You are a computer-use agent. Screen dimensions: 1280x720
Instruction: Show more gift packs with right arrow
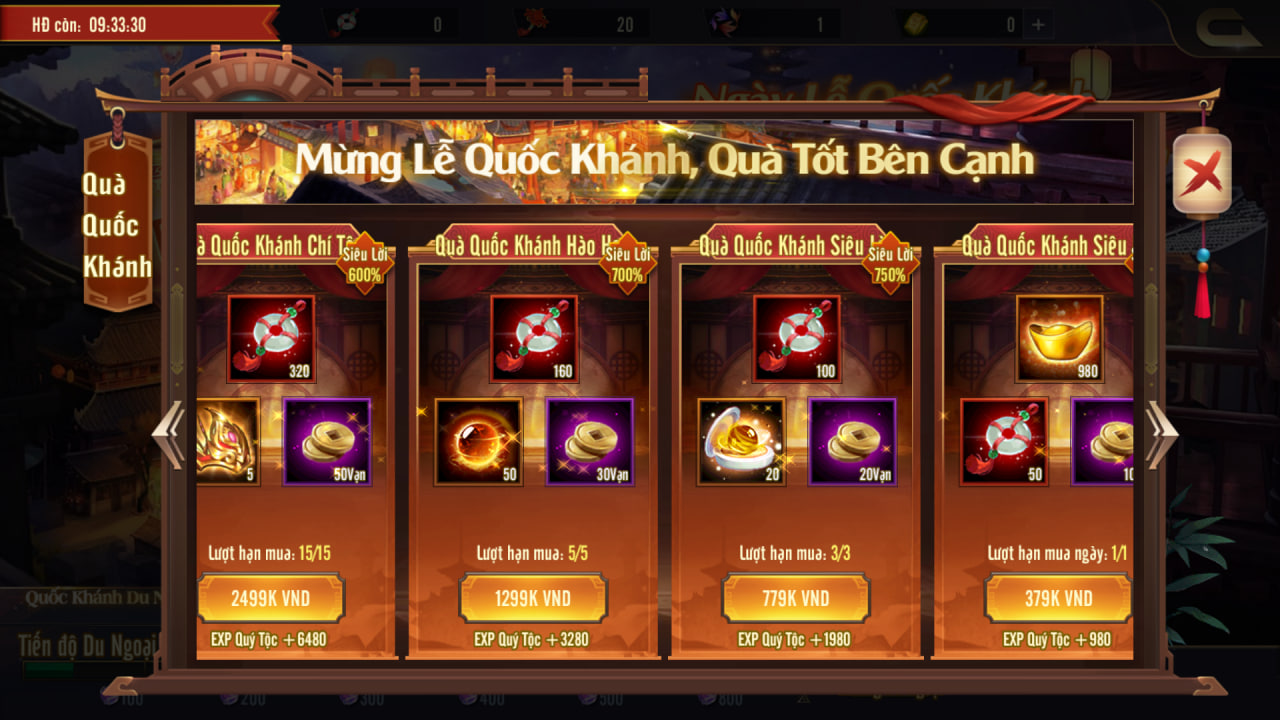pyautogui.click(x=1162, y=434)
